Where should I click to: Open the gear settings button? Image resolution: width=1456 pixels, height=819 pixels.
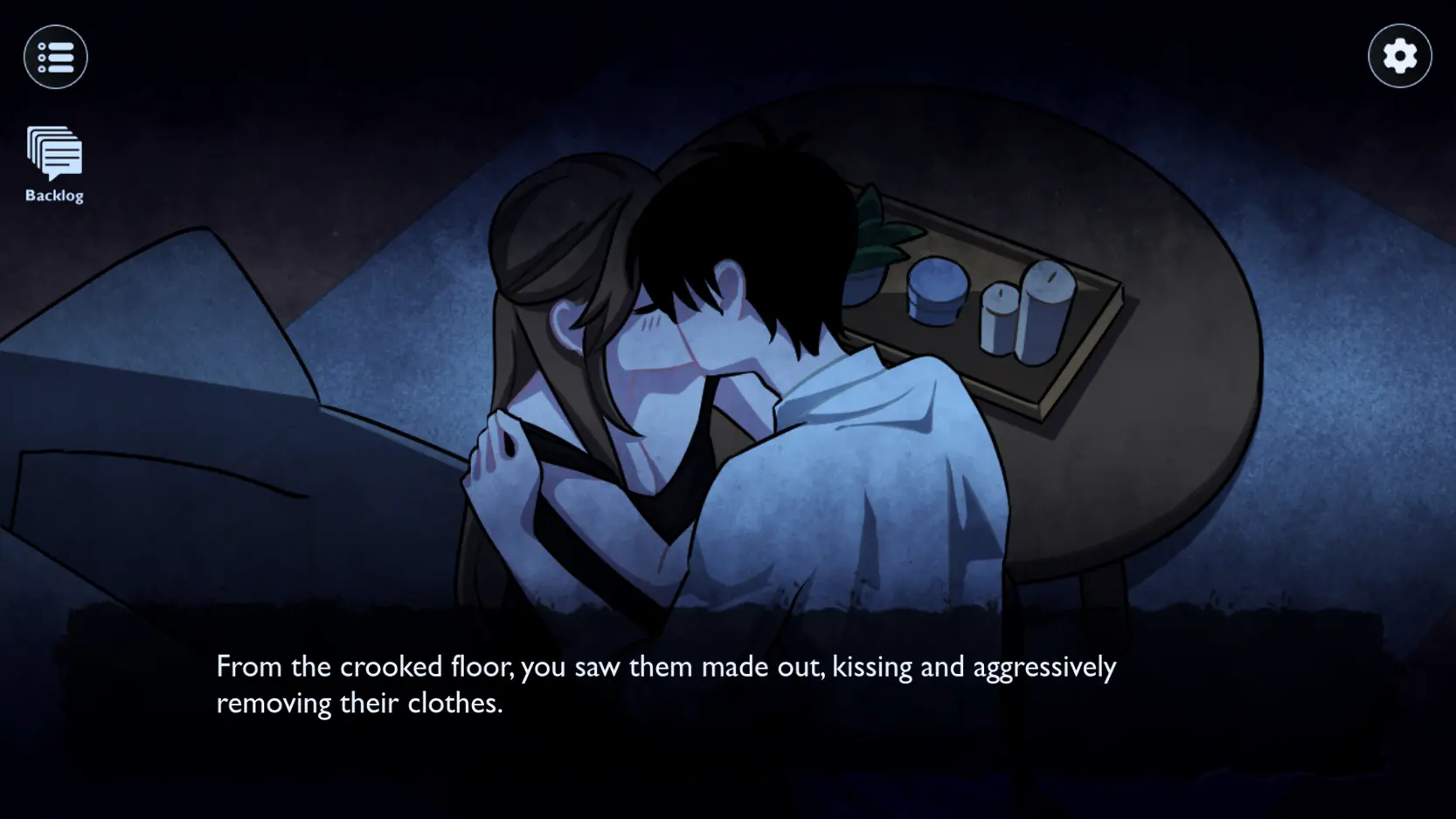pos(1399,57)
